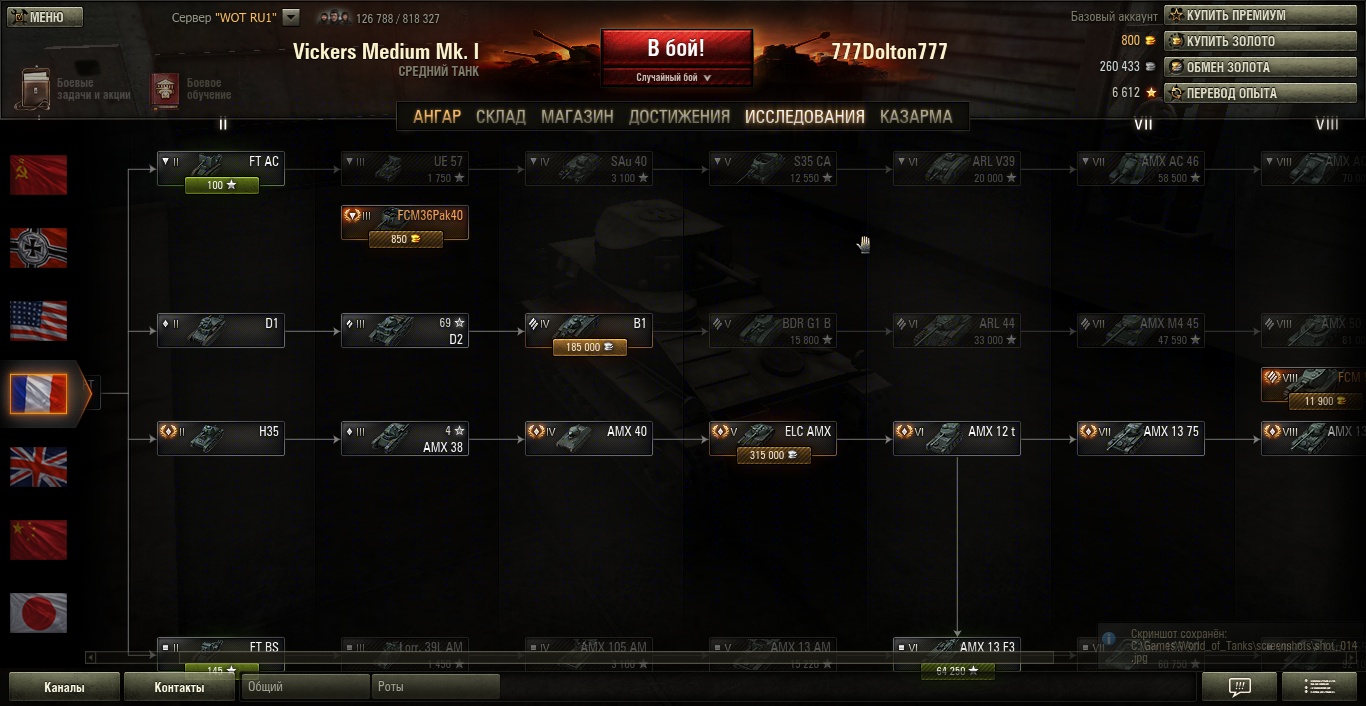Open the КАЗАРМА tab
Viewport: 1366px width, 706px height.
point(916,116)
